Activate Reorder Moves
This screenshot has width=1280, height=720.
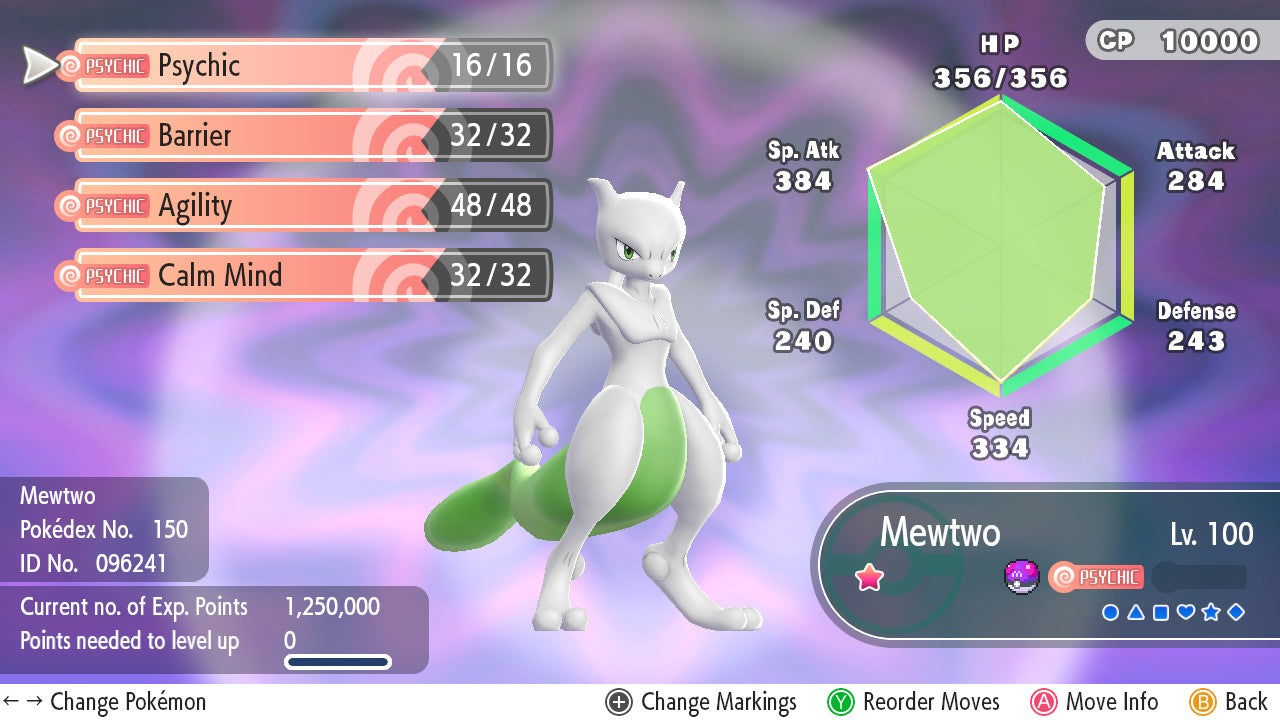coord(914,702)
